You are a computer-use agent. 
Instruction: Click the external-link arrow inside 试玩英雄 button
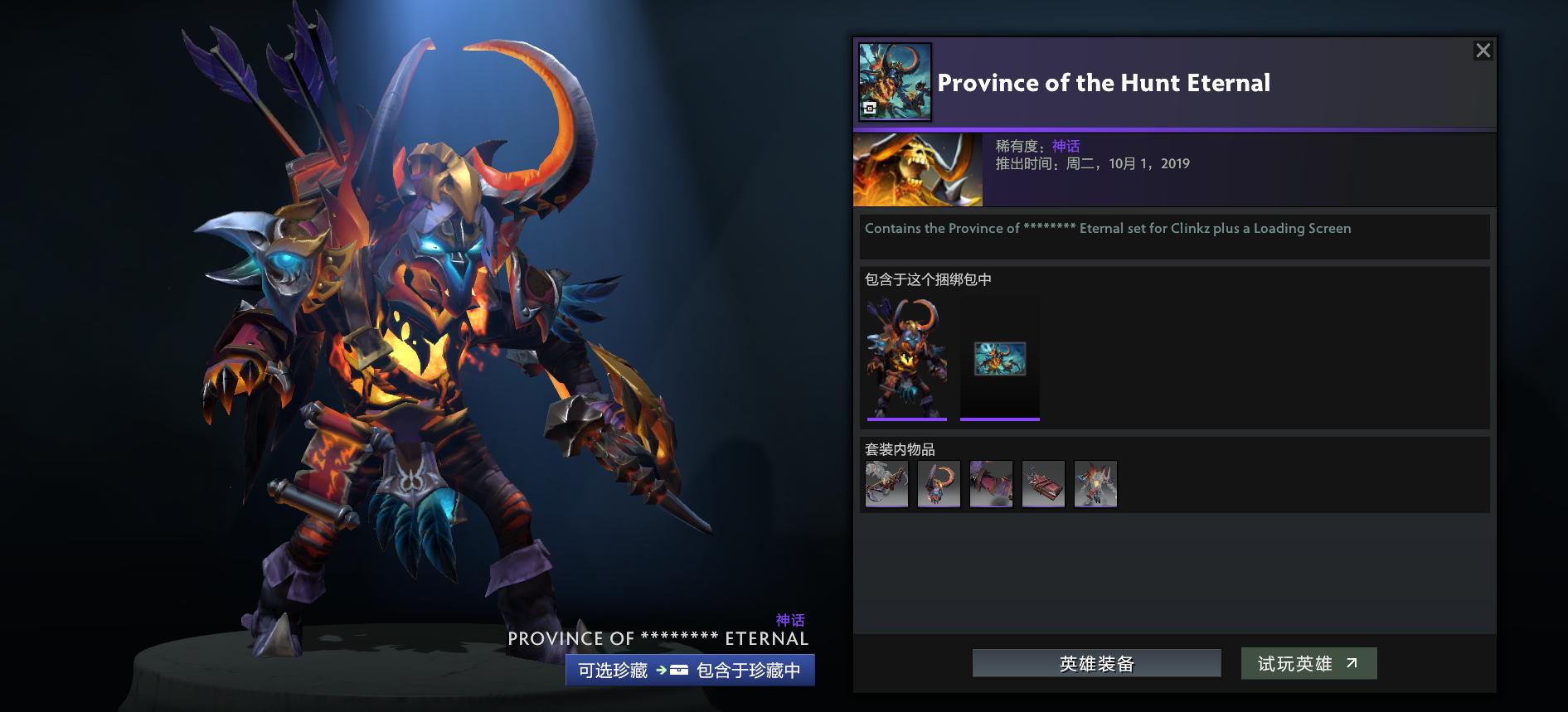[1352, 663]
